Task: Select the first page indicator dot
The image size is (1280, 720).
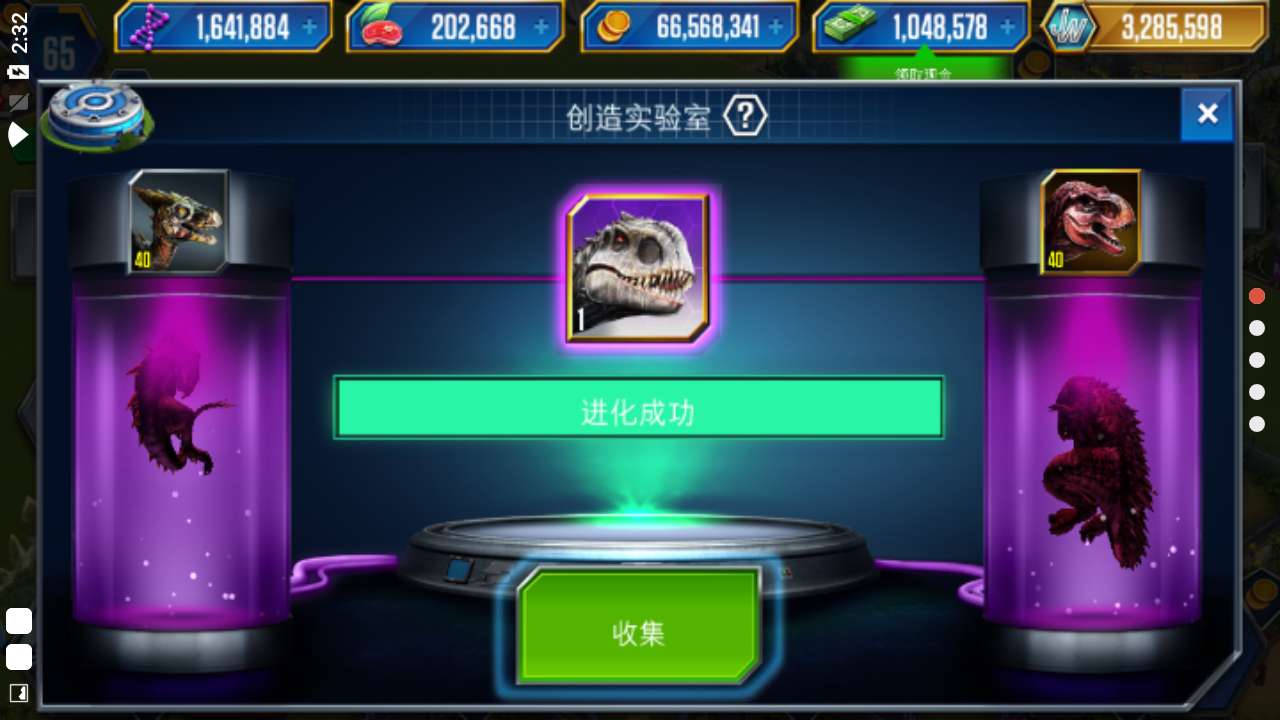Action: (1256, 295)
